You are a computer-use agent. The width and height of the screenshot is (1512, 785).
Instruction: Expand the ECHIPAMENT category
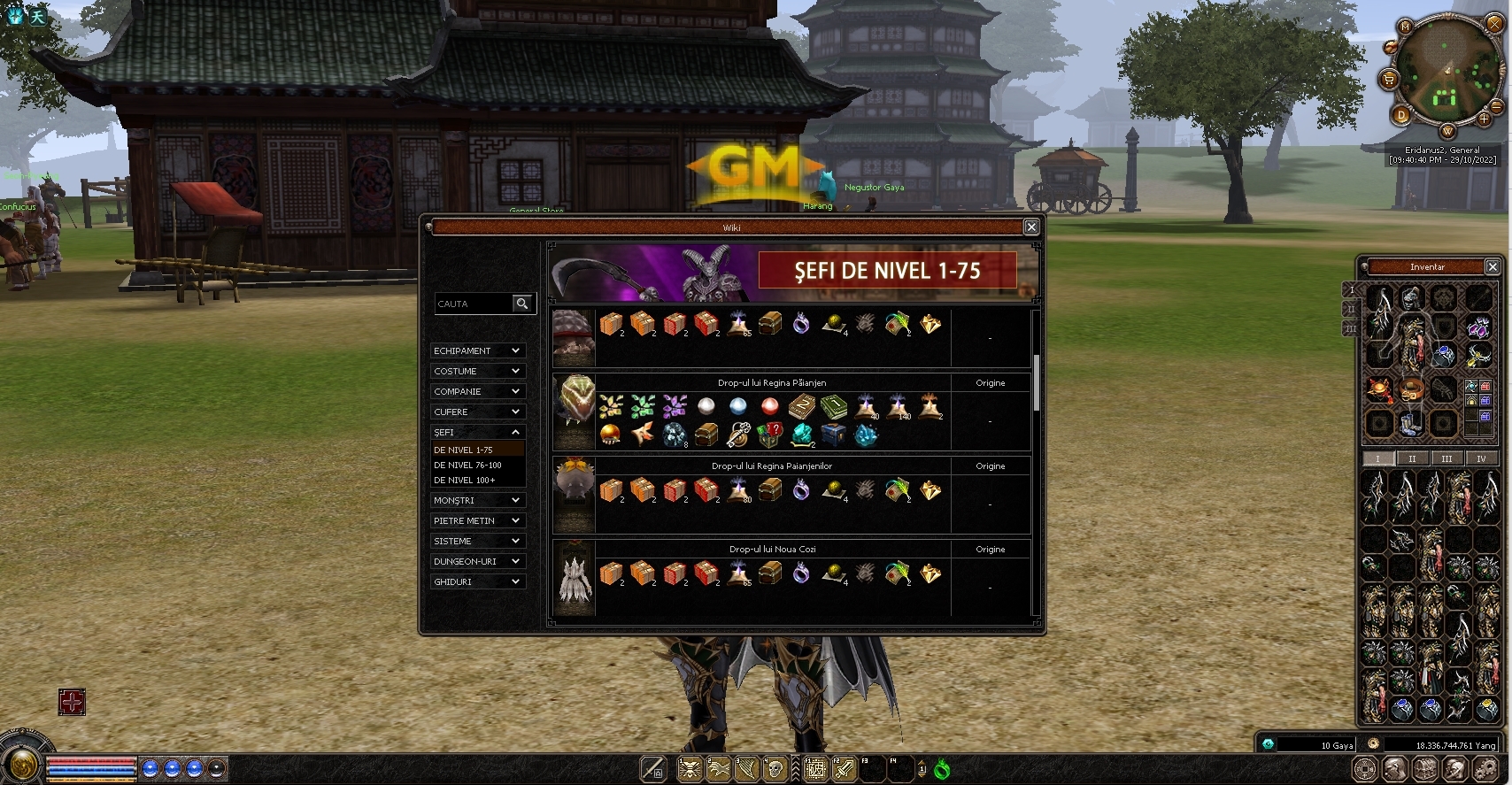click(477, 350)
